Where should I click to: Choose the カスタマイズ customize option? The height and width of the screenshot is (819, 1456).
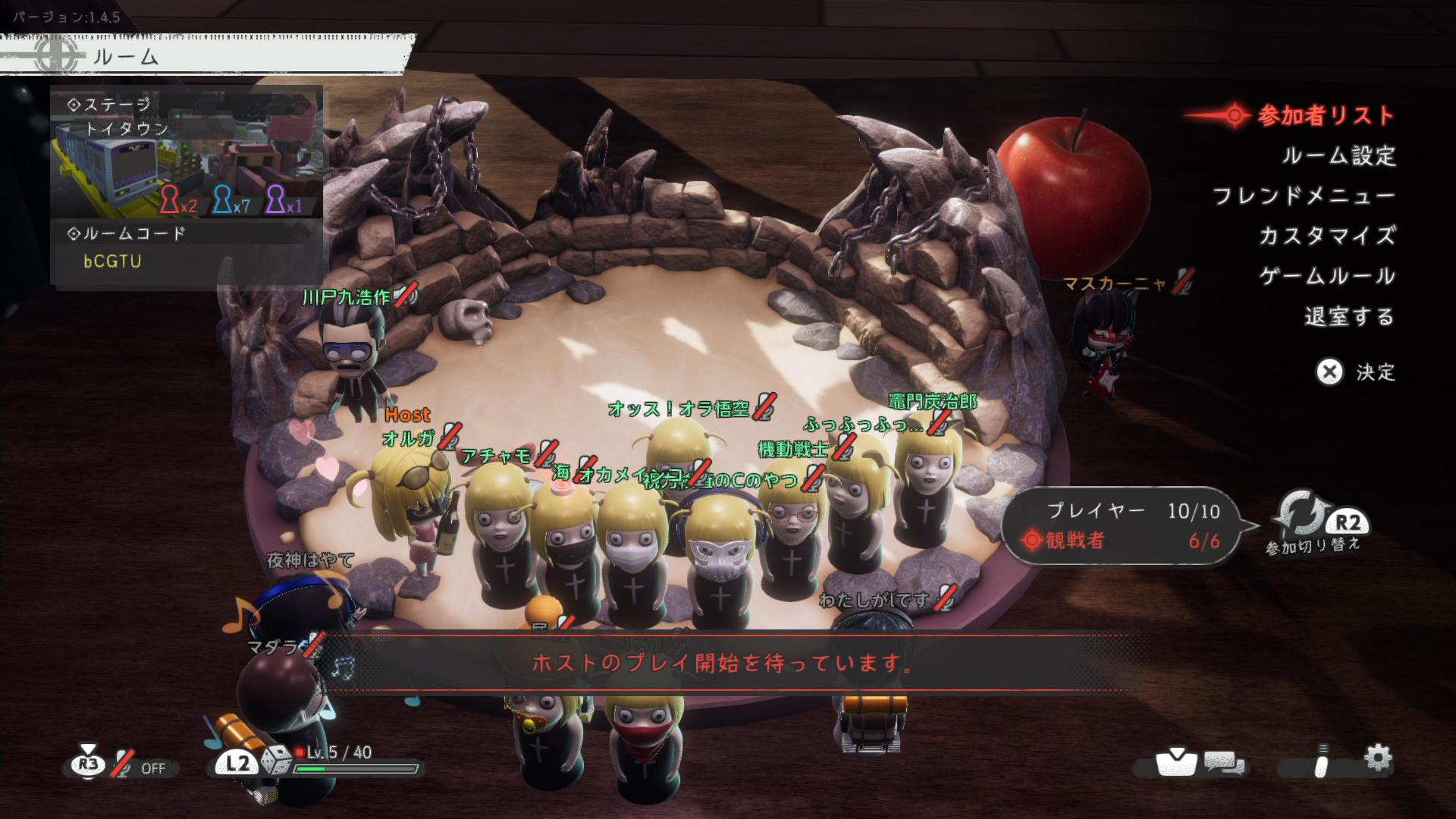pyautogui.click(x=1327, y=236)
